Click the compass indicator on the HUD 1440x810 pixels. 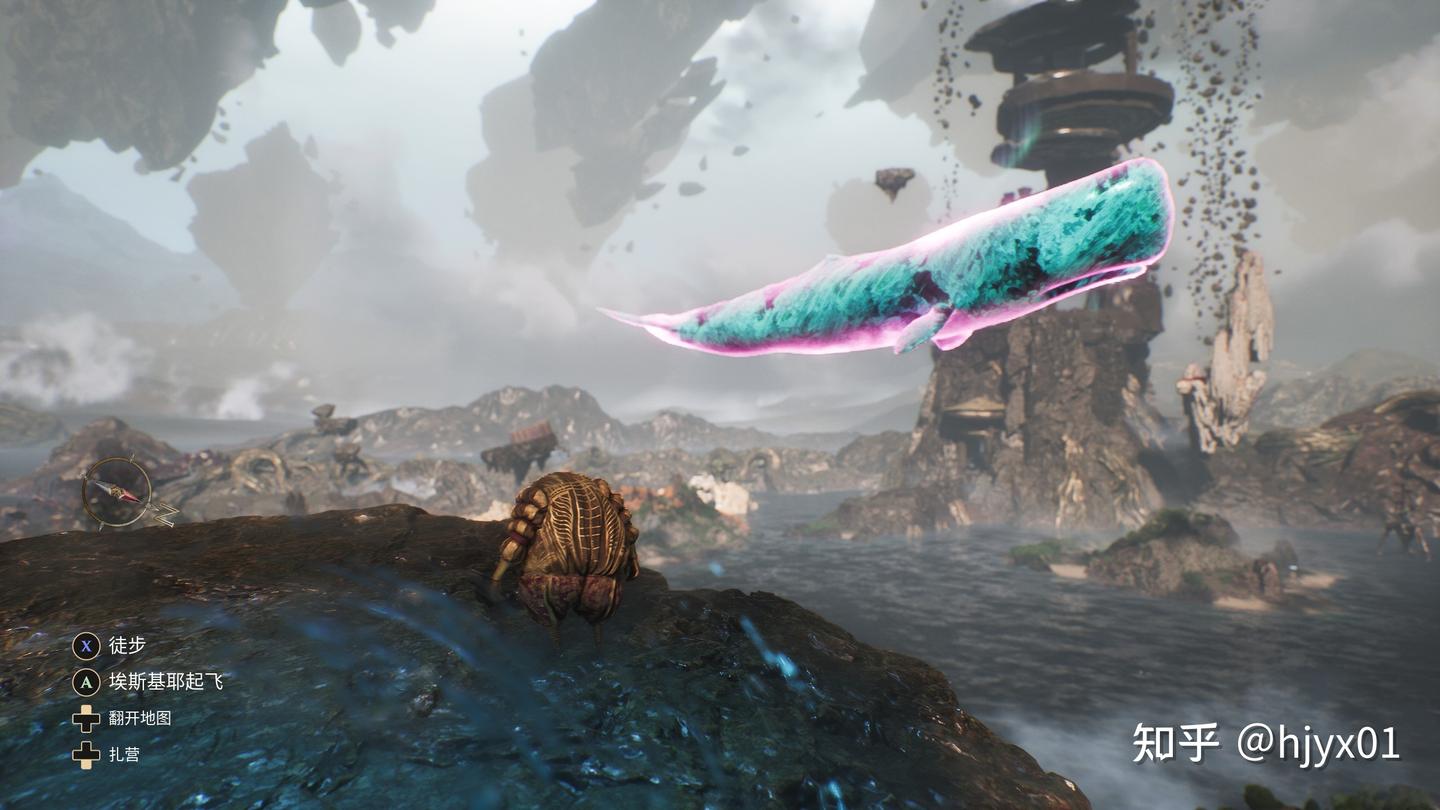tap(117, 492)
